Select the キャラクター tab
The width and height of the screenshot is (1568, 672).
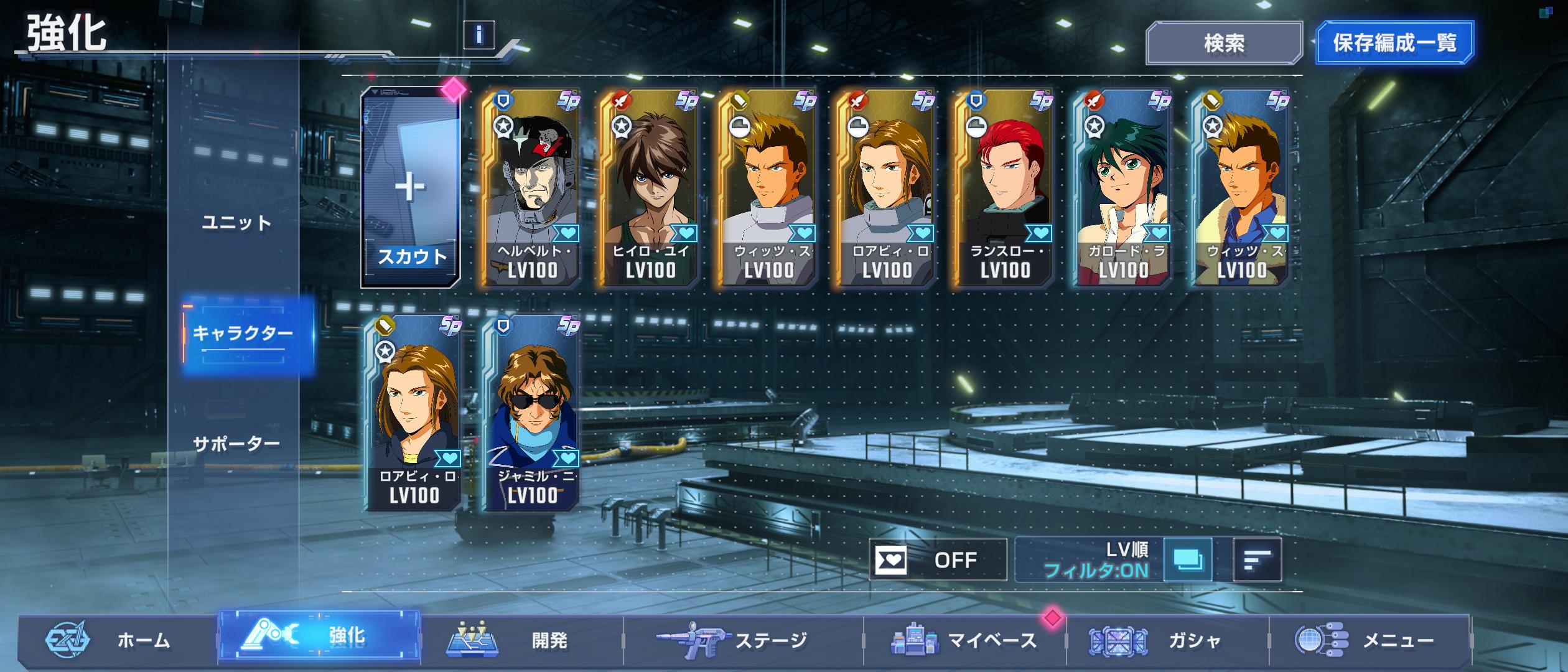(x=243, y=334)
